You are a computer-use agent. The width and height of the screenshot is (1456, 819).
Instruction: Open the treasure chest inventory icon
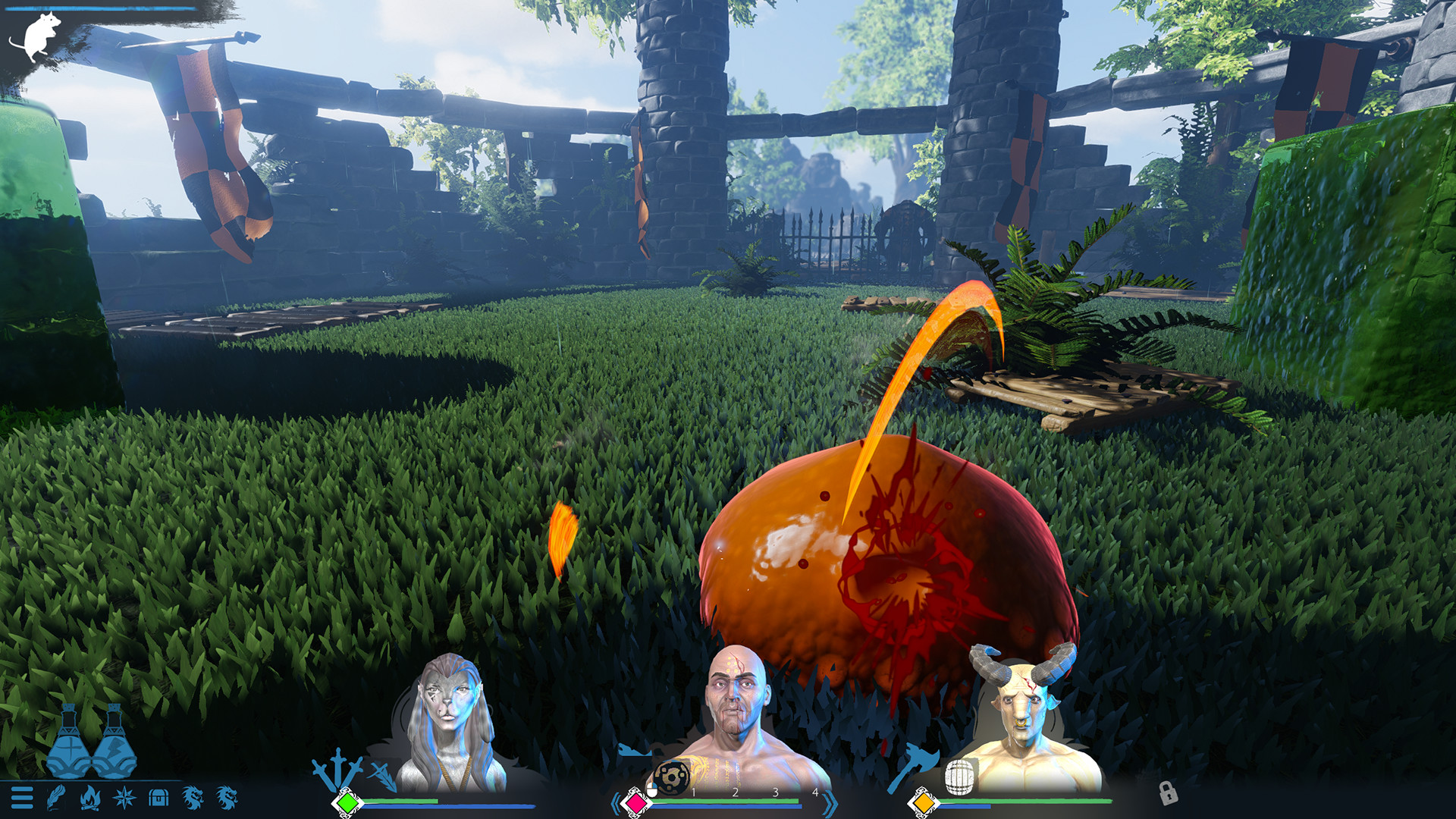158,798
